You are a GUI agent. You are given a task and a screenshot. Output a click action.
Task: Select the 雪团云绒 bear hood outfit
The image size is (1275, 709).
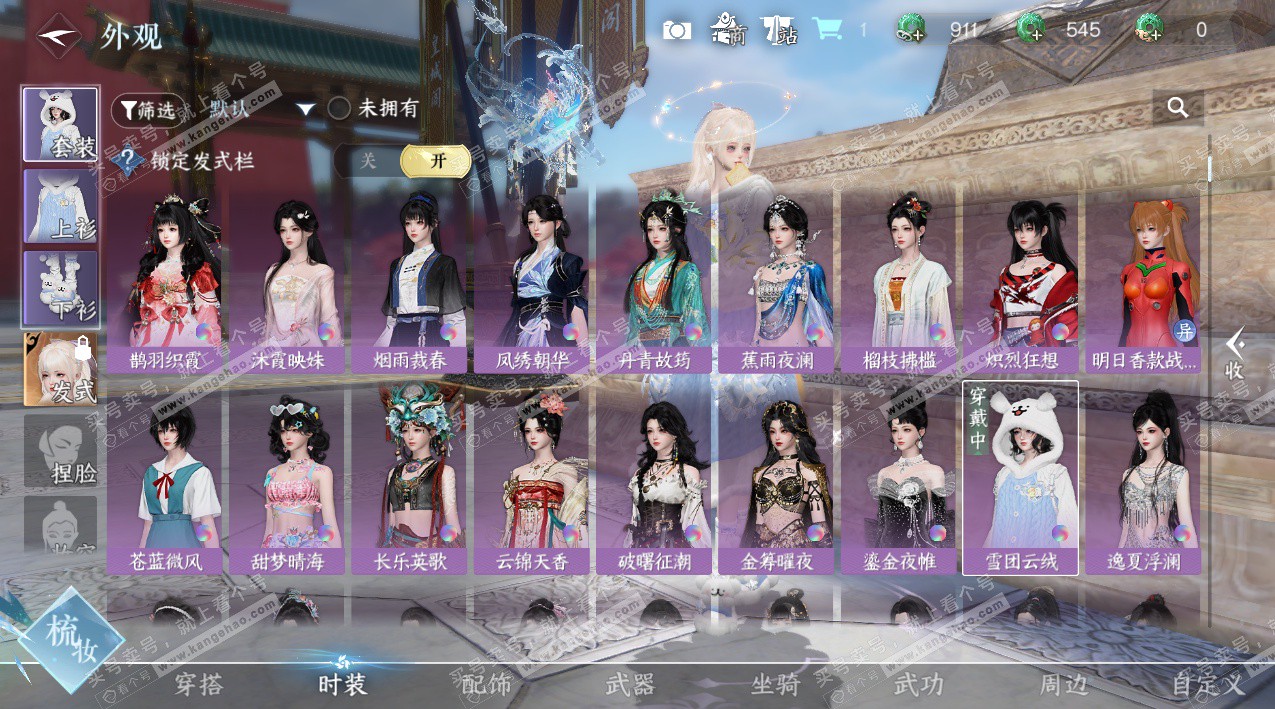(1020, 478)
